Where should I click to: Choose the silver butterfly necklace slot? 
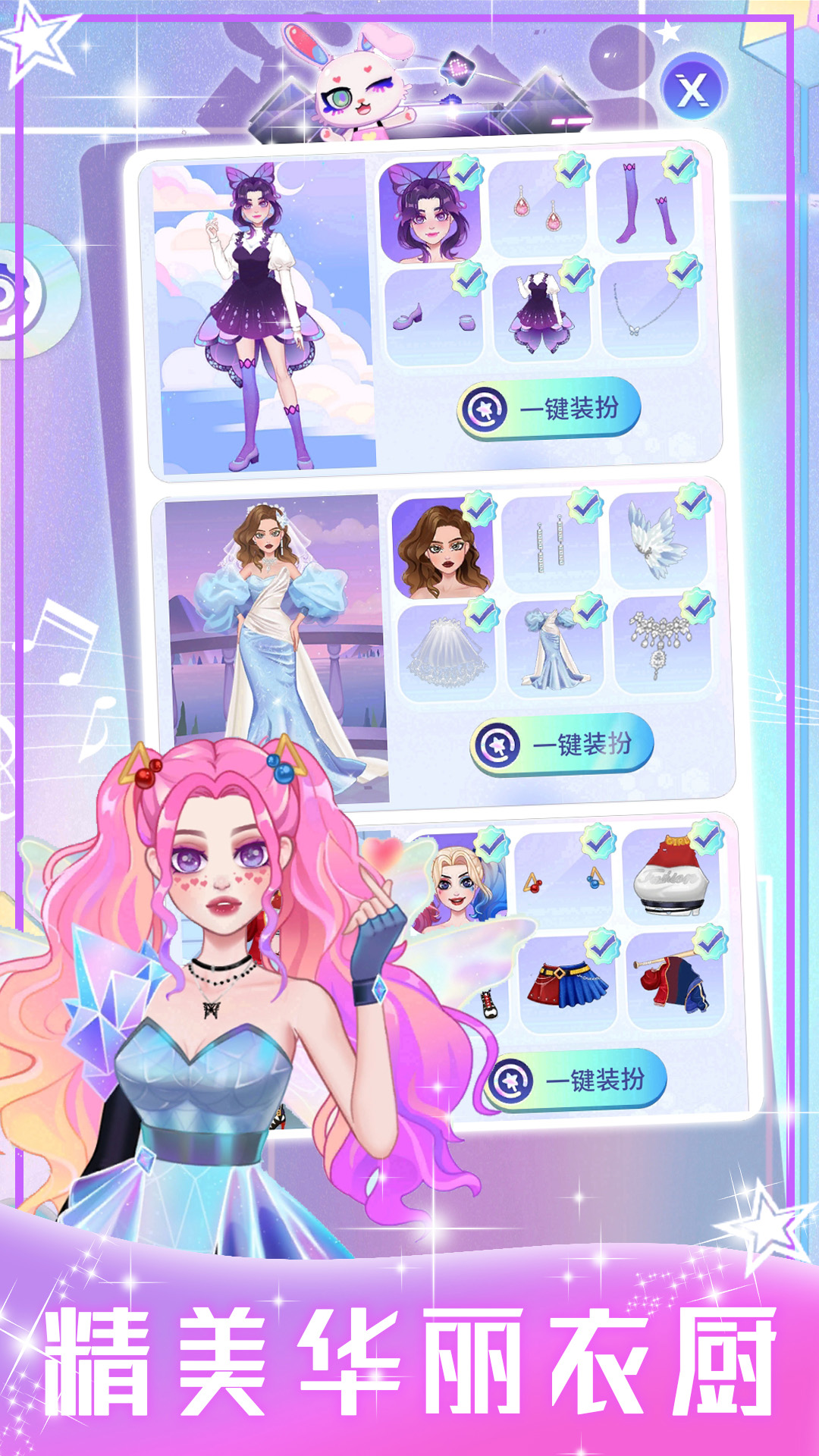[x=649, y=309]
